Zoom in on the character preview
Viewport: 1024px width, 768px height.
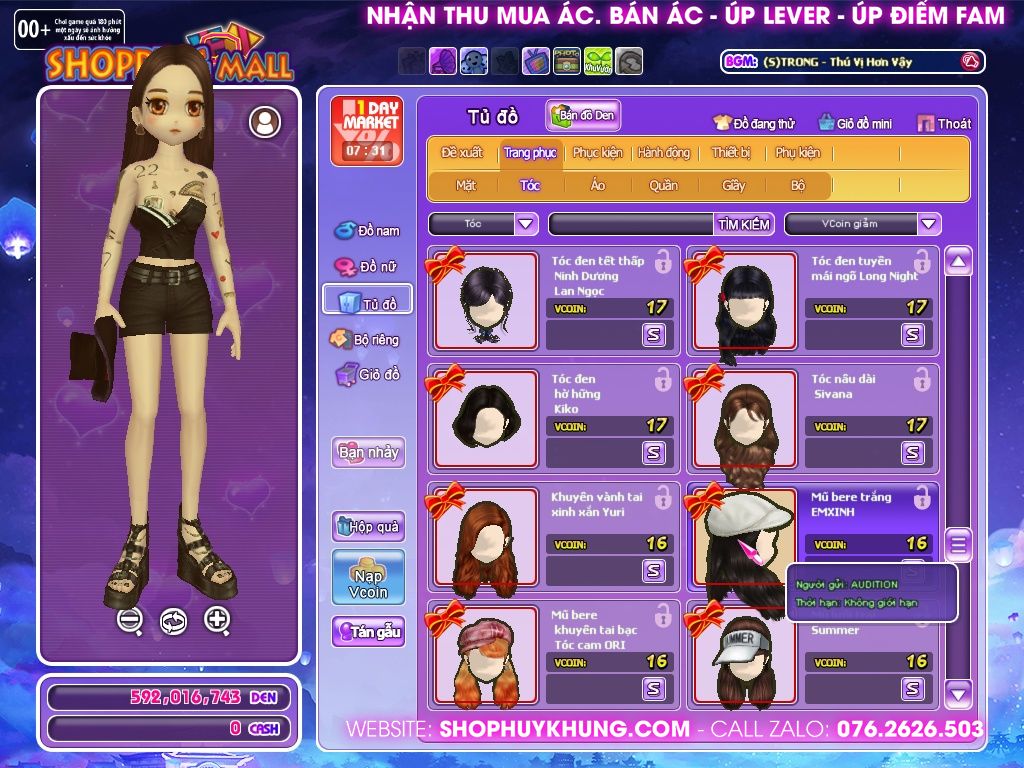pyautogui.click(x=217, y=620)
